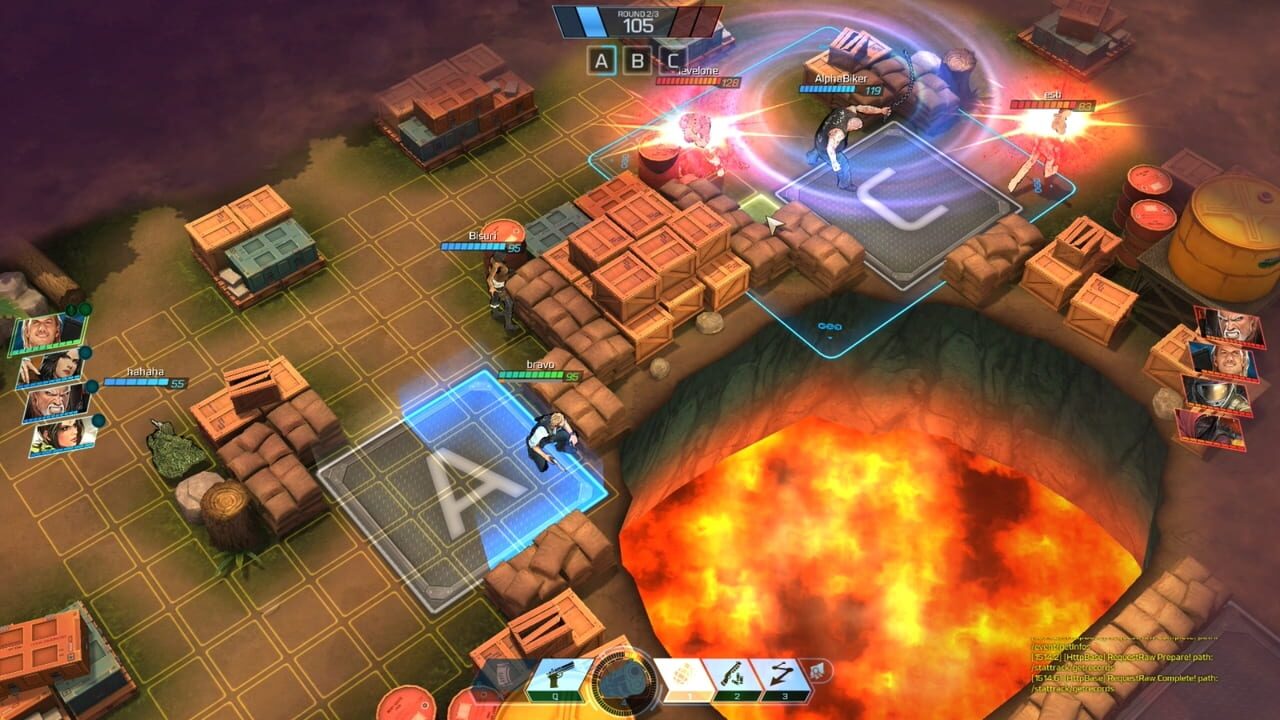Expand the B capture point indicator
Screen dimensions: 1280x720
coord(638,60)
